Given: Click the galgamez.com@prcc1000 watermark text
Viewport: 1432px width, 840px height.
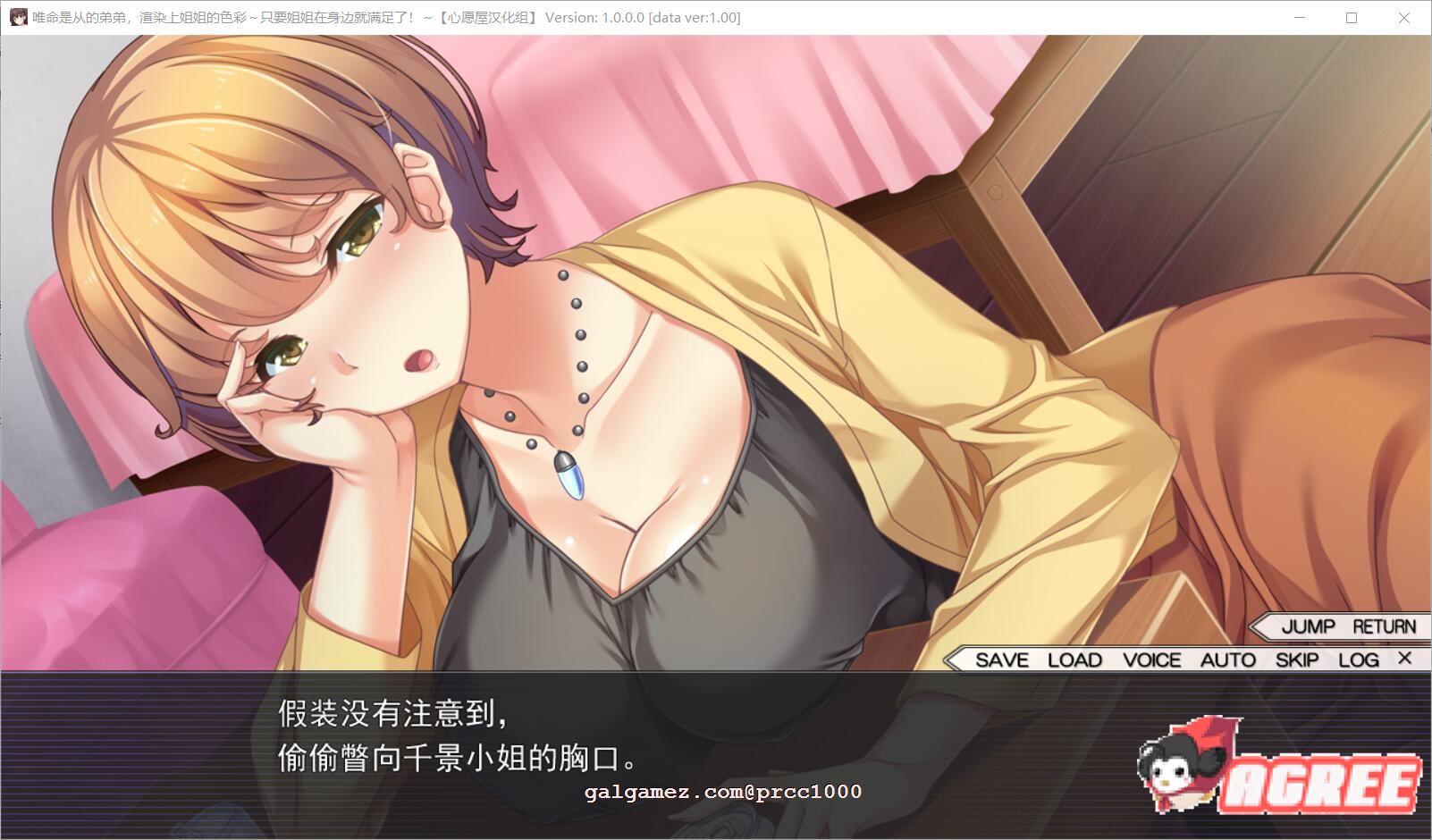Looking at the screenshot, I should pos(720,792).
